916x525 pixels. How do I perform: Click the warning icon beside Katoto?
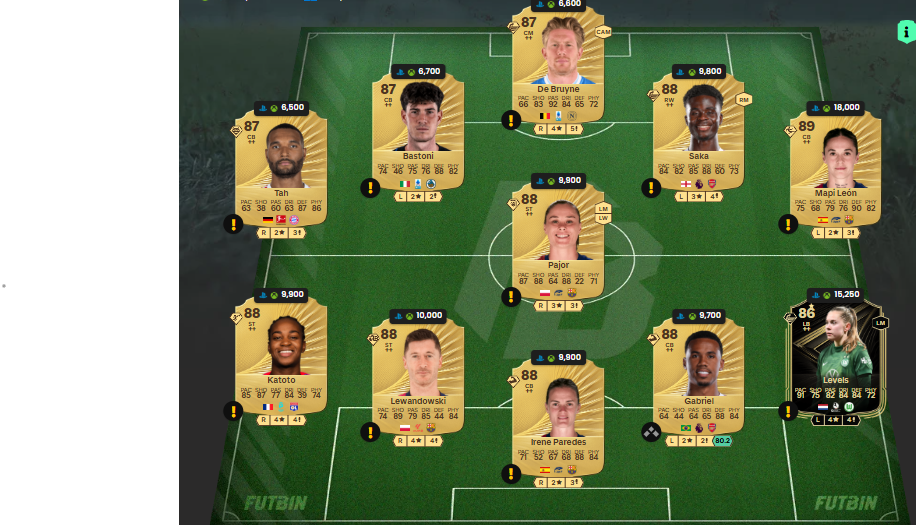233,410
